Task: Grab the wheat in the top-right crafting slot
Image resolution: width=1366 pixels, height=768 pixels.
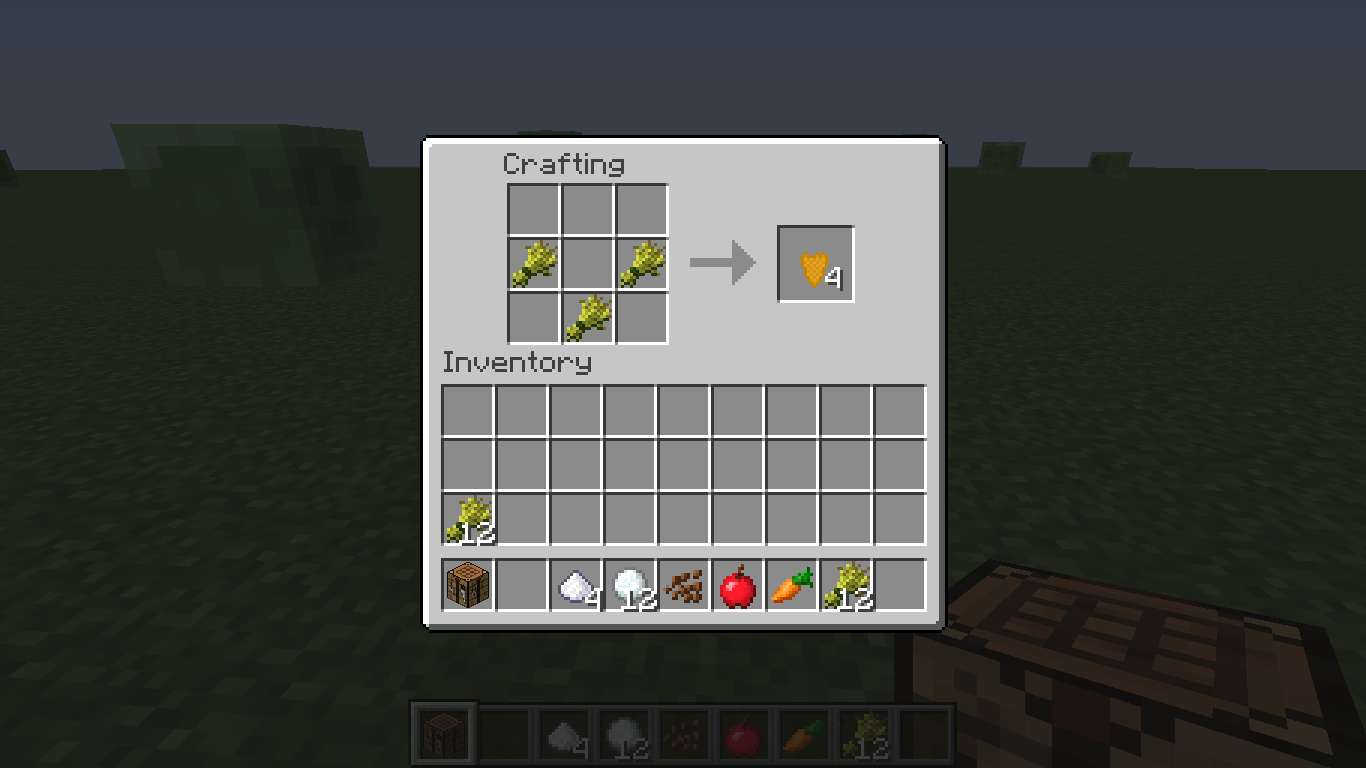Action: 641,262
